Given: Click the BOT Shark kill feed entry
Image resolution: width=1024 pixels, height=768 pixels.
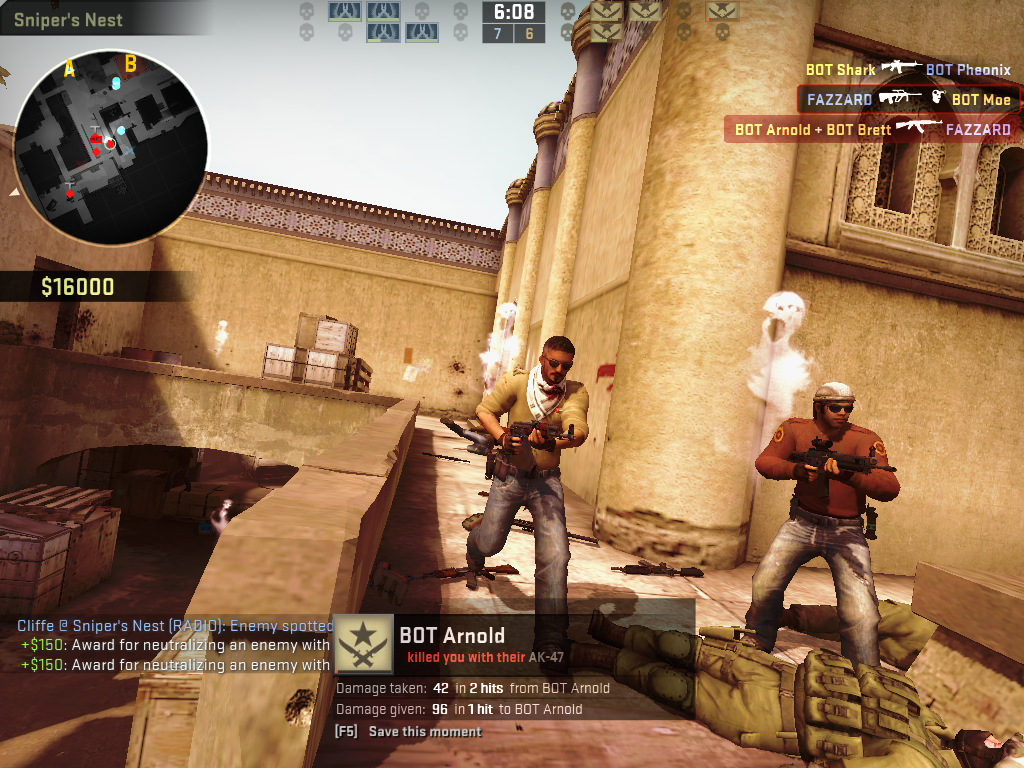Looking at the screenshot, I should point(908,70).
